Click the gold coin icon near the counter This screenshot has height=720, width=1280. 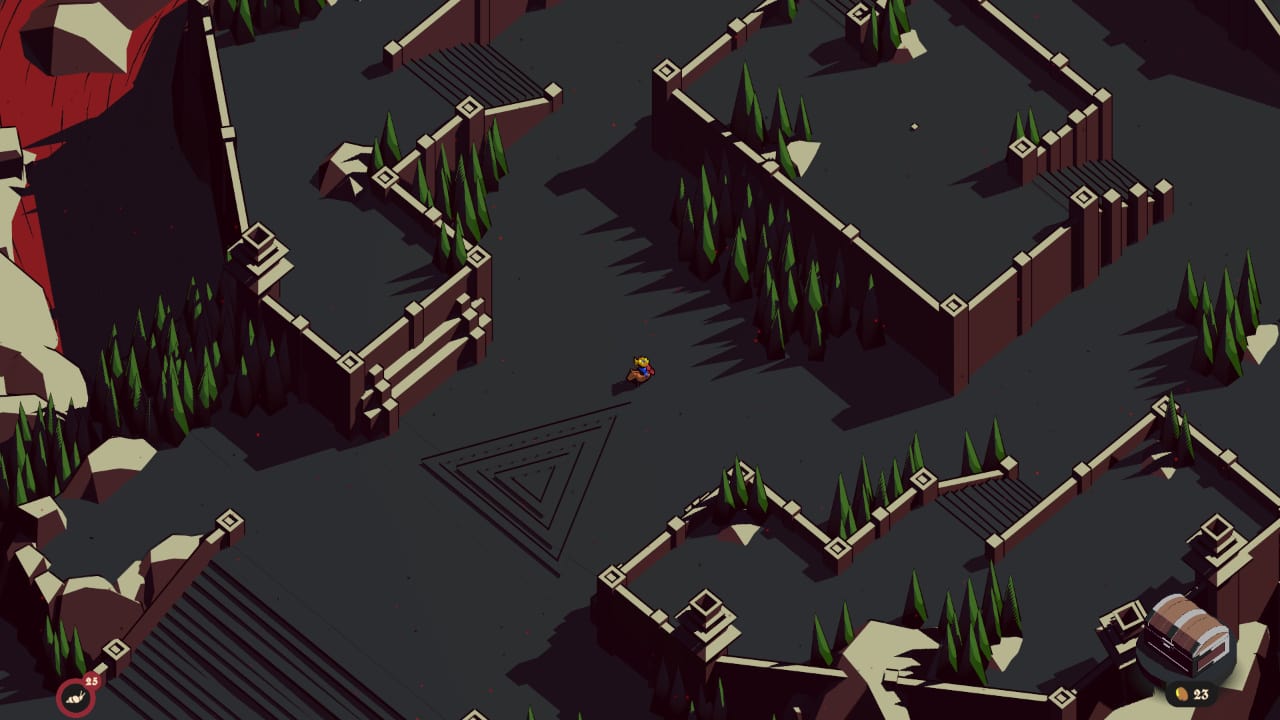point(1183,694)
